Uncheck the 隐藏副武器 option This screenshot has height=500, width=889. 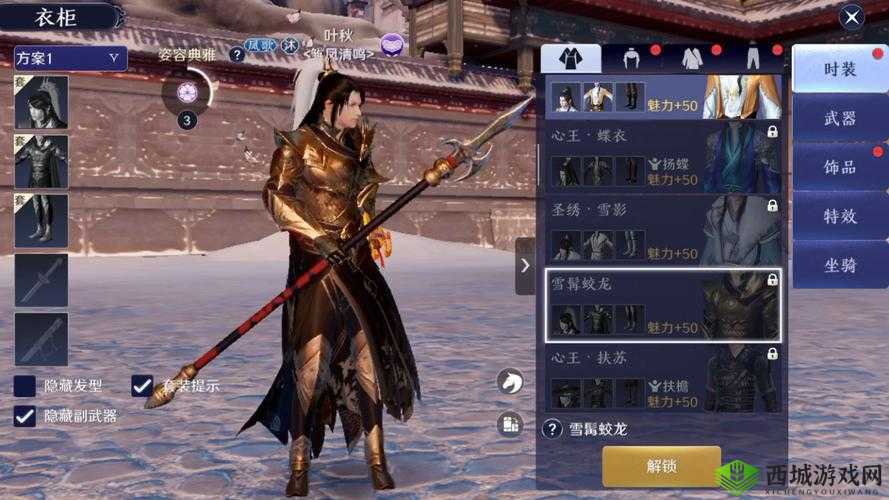click(x=25, y=416)
